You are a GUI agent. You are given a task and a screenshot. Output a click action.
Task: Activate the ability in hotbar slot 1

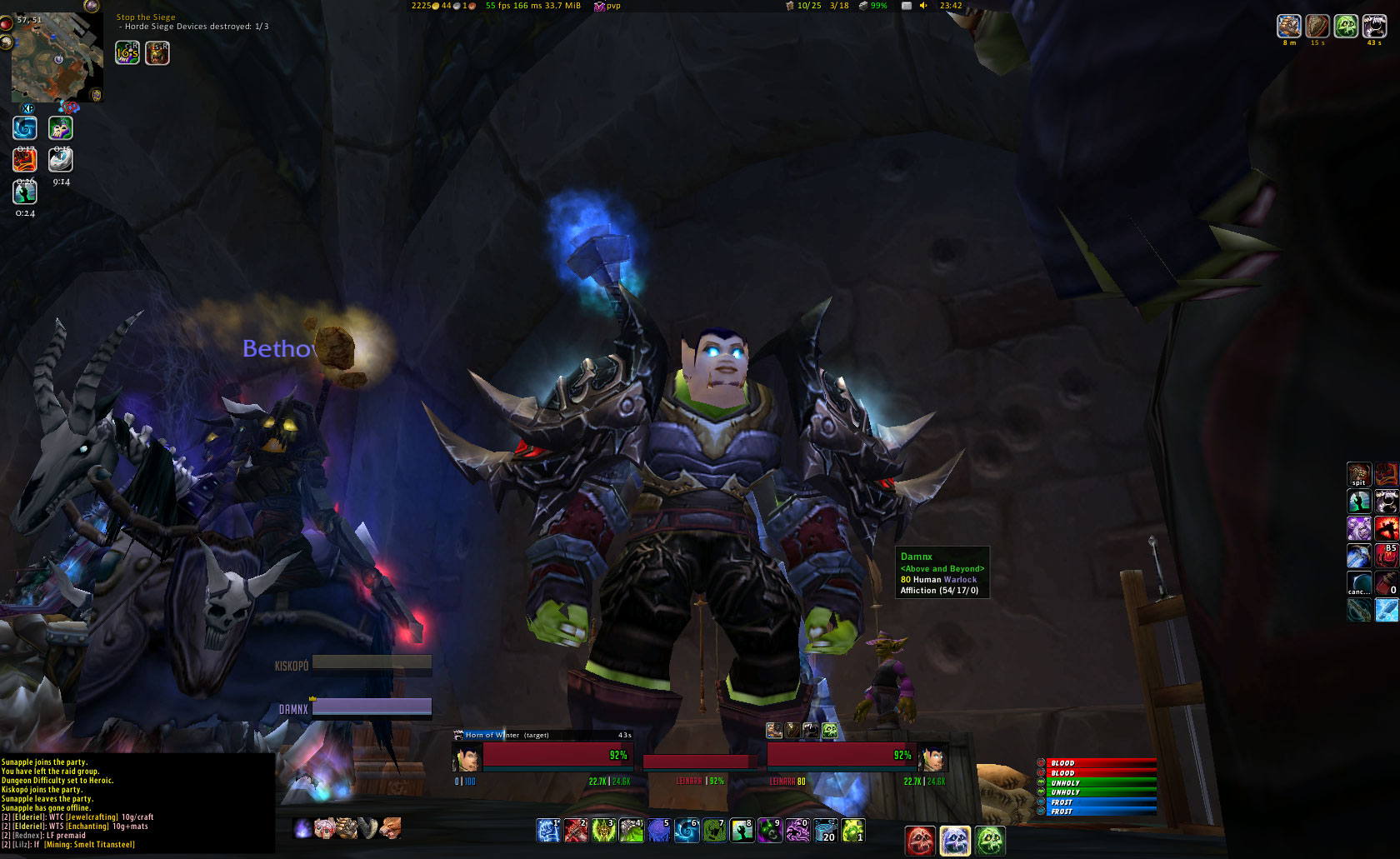point(547,830)
